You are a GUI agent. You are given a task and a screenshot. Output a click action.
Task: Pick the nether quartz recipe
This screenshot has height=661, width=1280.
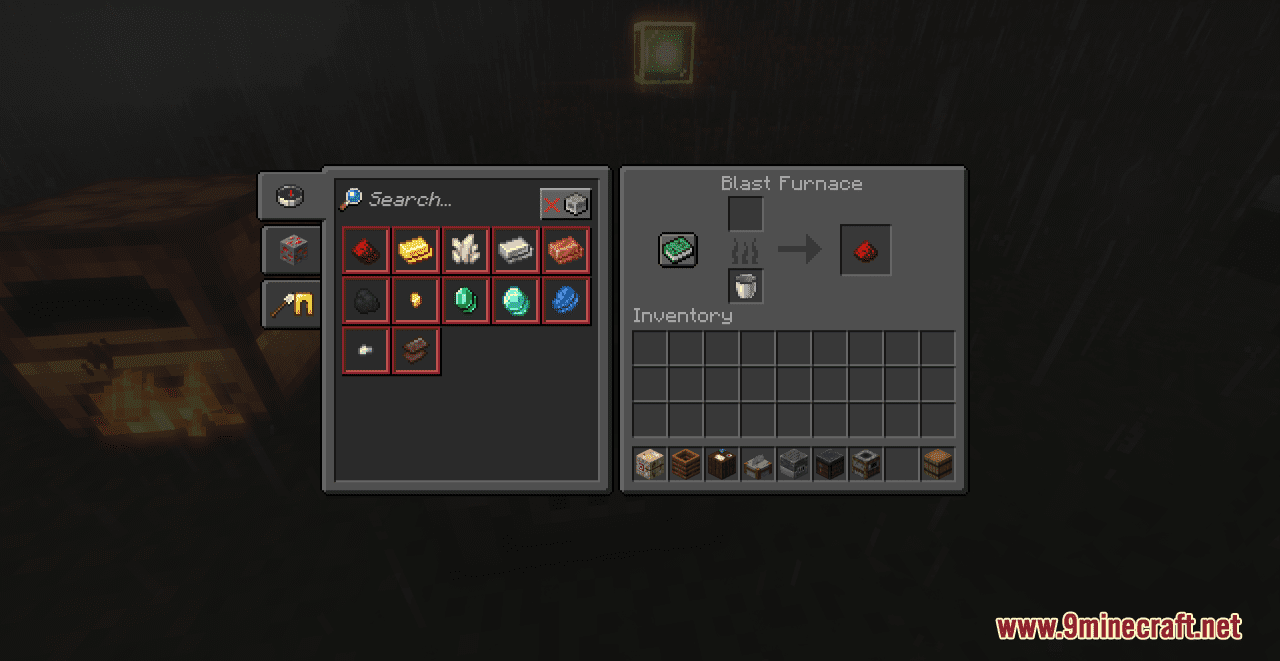[x=466, y=251]
